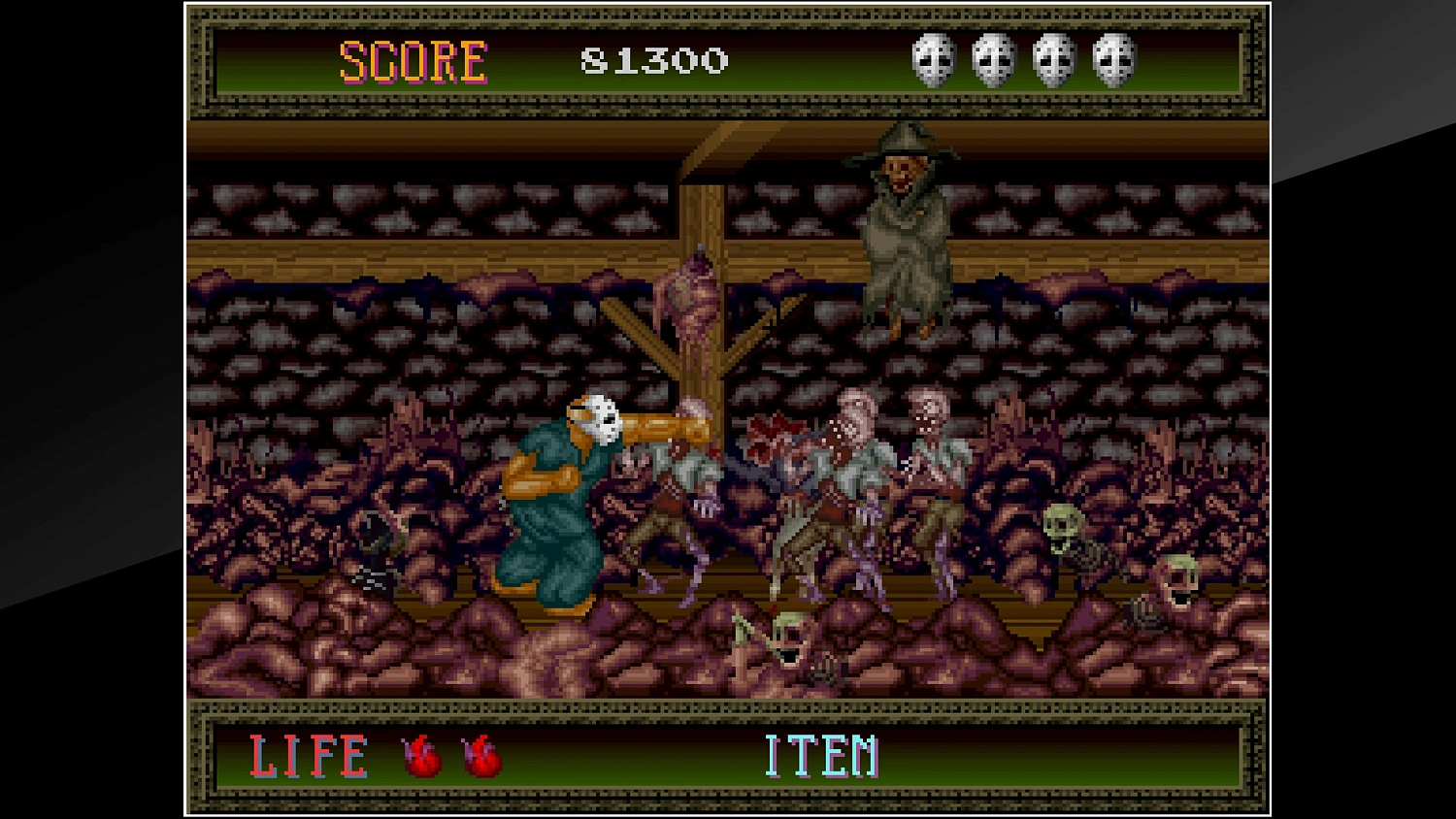This screenshot has height=819, width=1456.
Task: Select the third hockey mask life icon
Action: click(x=1056, y=61)
